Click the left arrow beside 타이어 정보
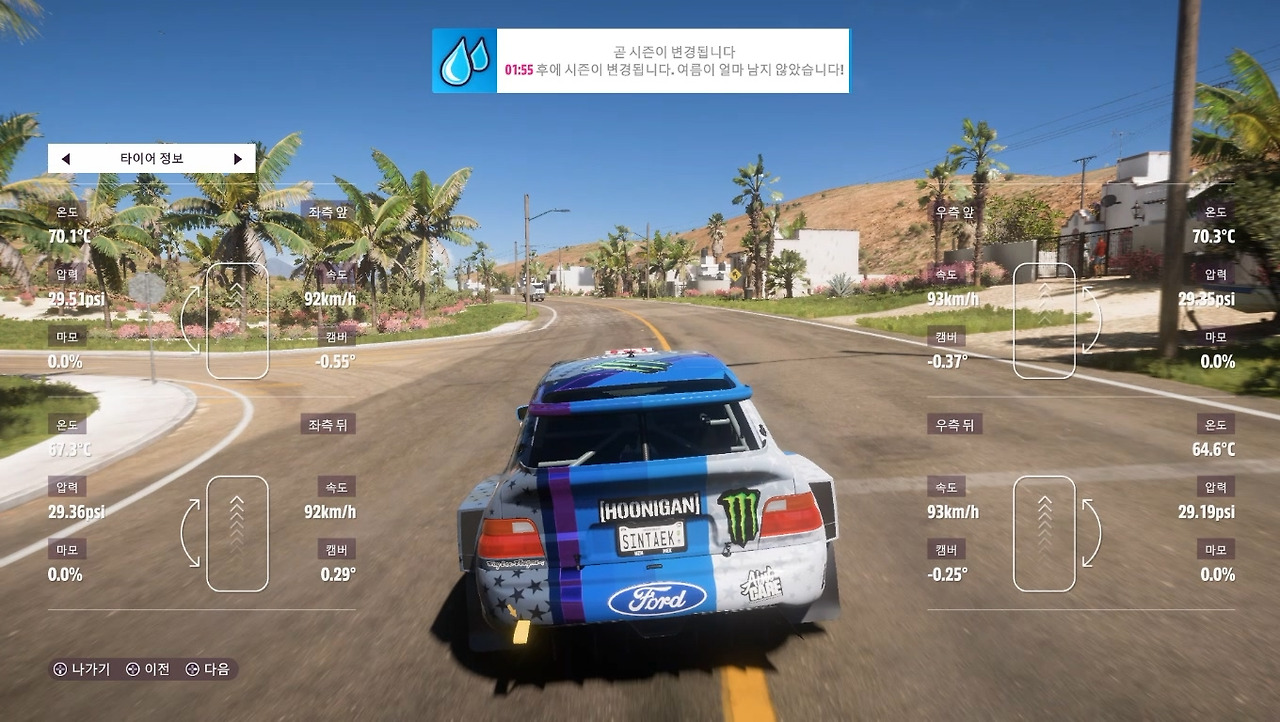Viewport: 1280px width, 722px height. (x=66, y=159)
